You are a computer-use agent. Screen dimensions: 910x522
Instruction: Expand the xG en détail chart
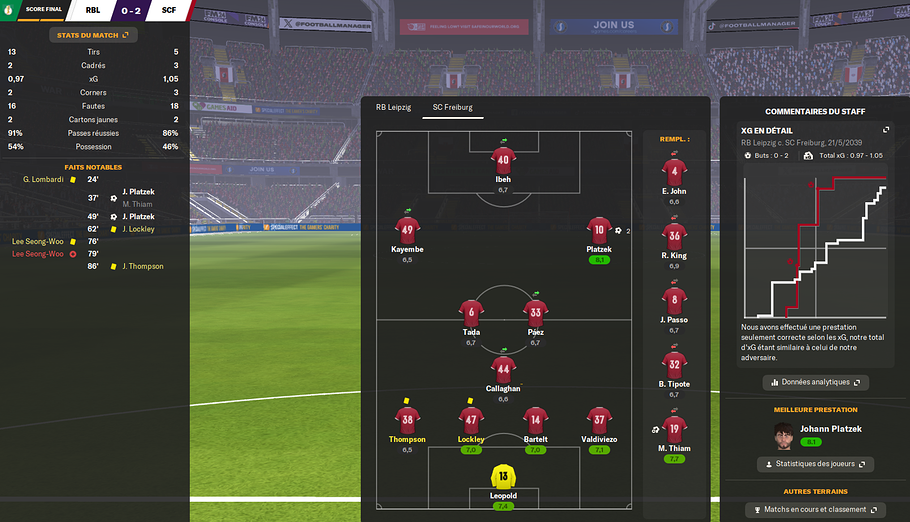tap(885, 130)
